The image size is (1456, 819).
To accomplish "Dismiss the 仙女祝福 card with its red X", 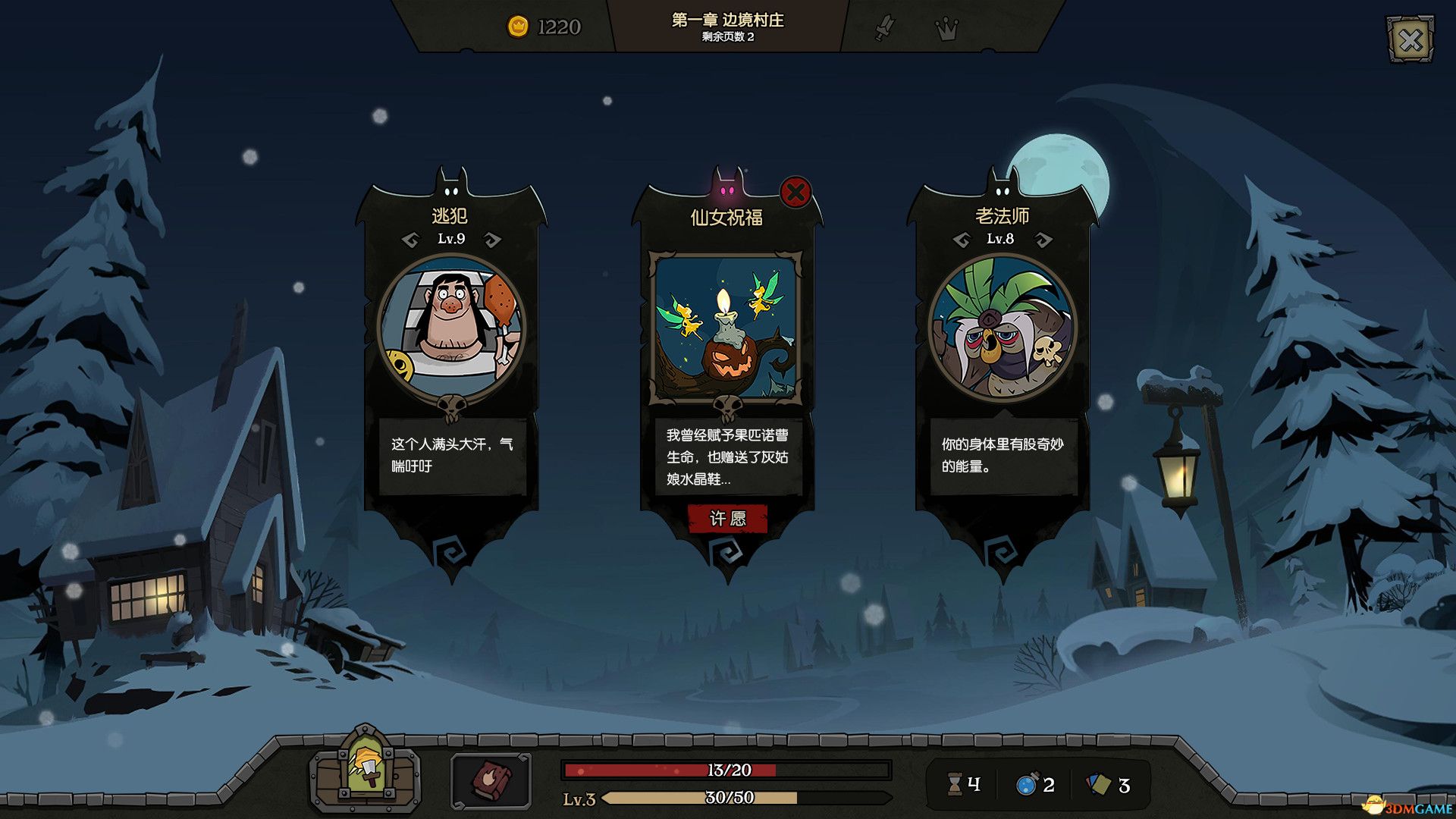I will (795, 193).
